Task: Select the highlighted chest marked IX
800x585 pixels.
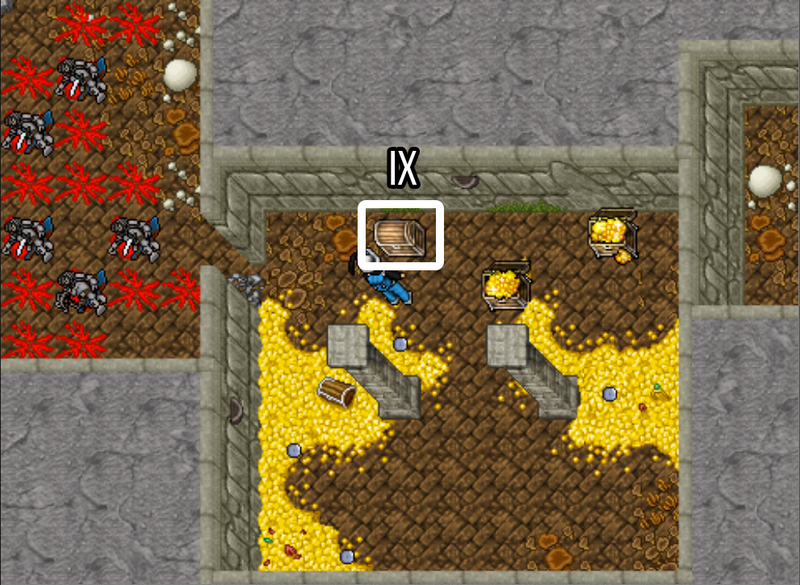Action: 400,235
